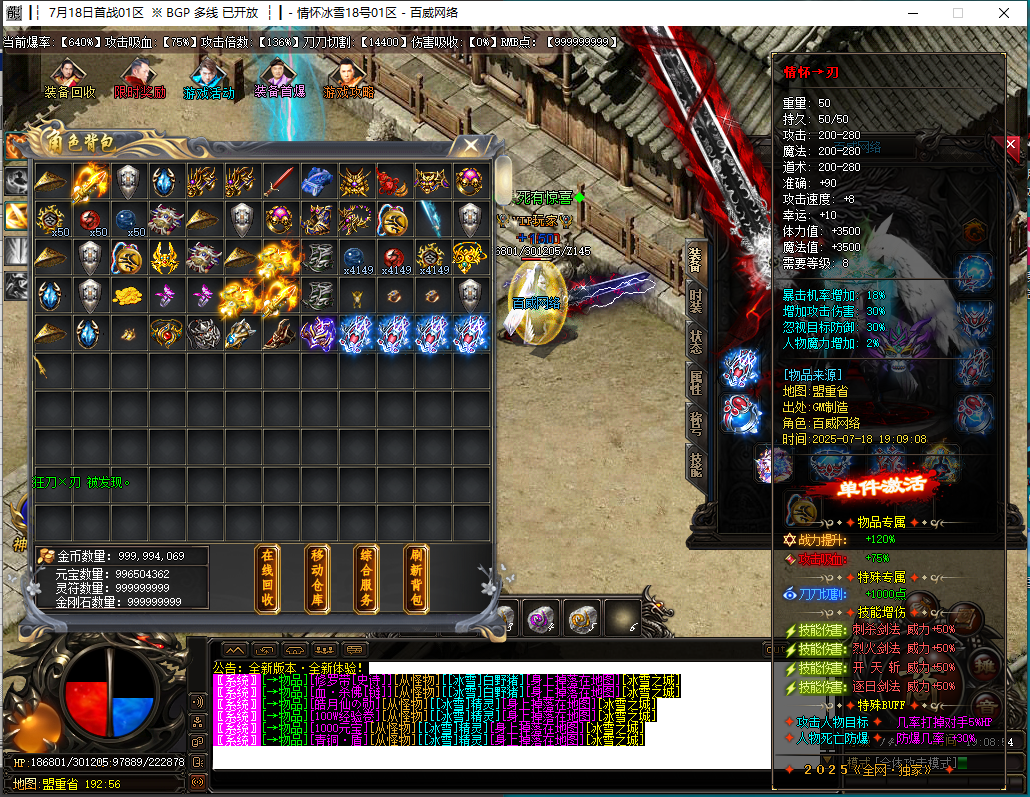Select the red sword in the bag

(x=280, y=181)
